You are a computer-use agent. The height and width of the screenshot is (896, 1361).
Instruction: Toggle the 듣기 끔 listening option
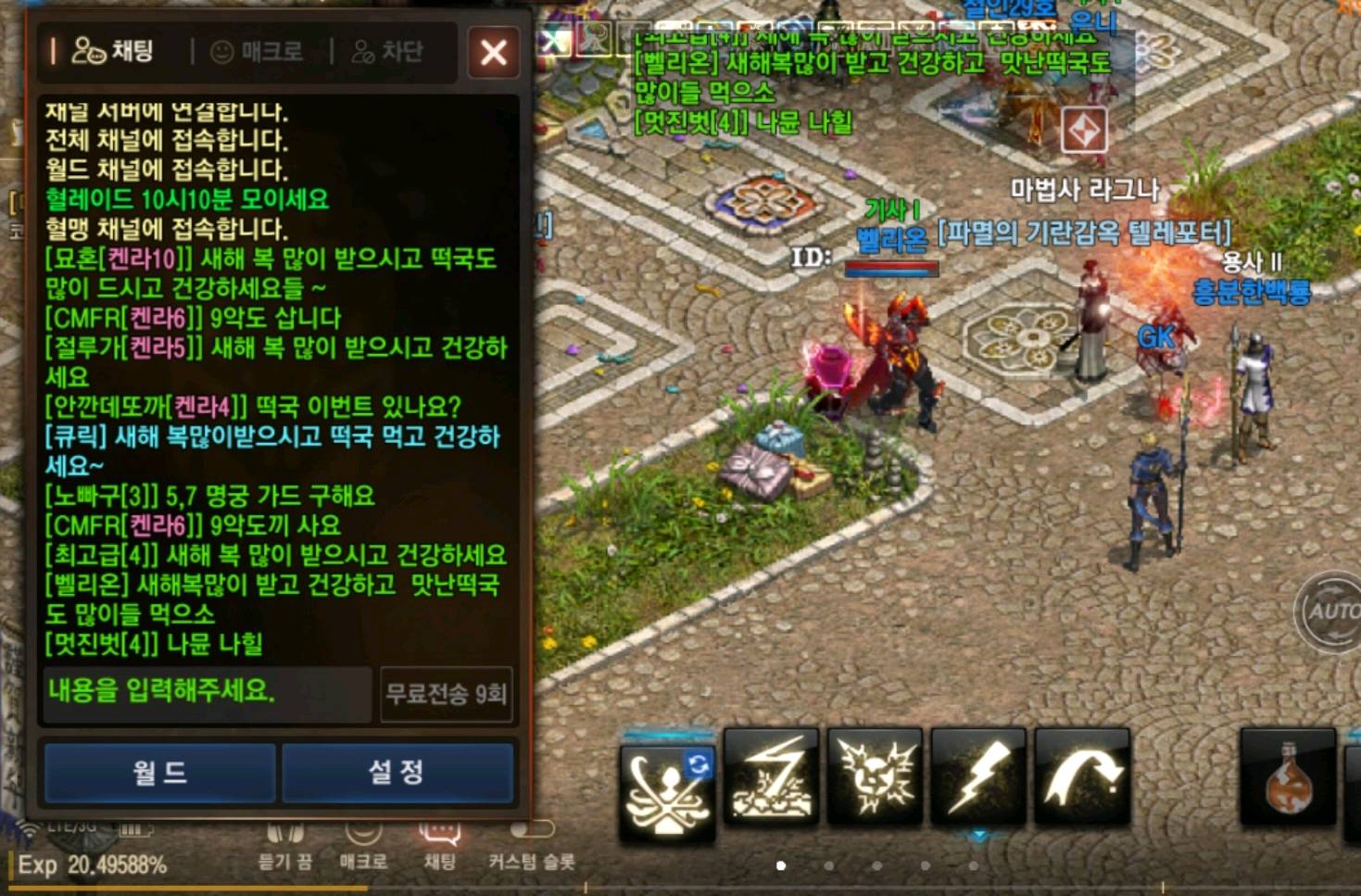pyautogui.click(x=284, y=845)
